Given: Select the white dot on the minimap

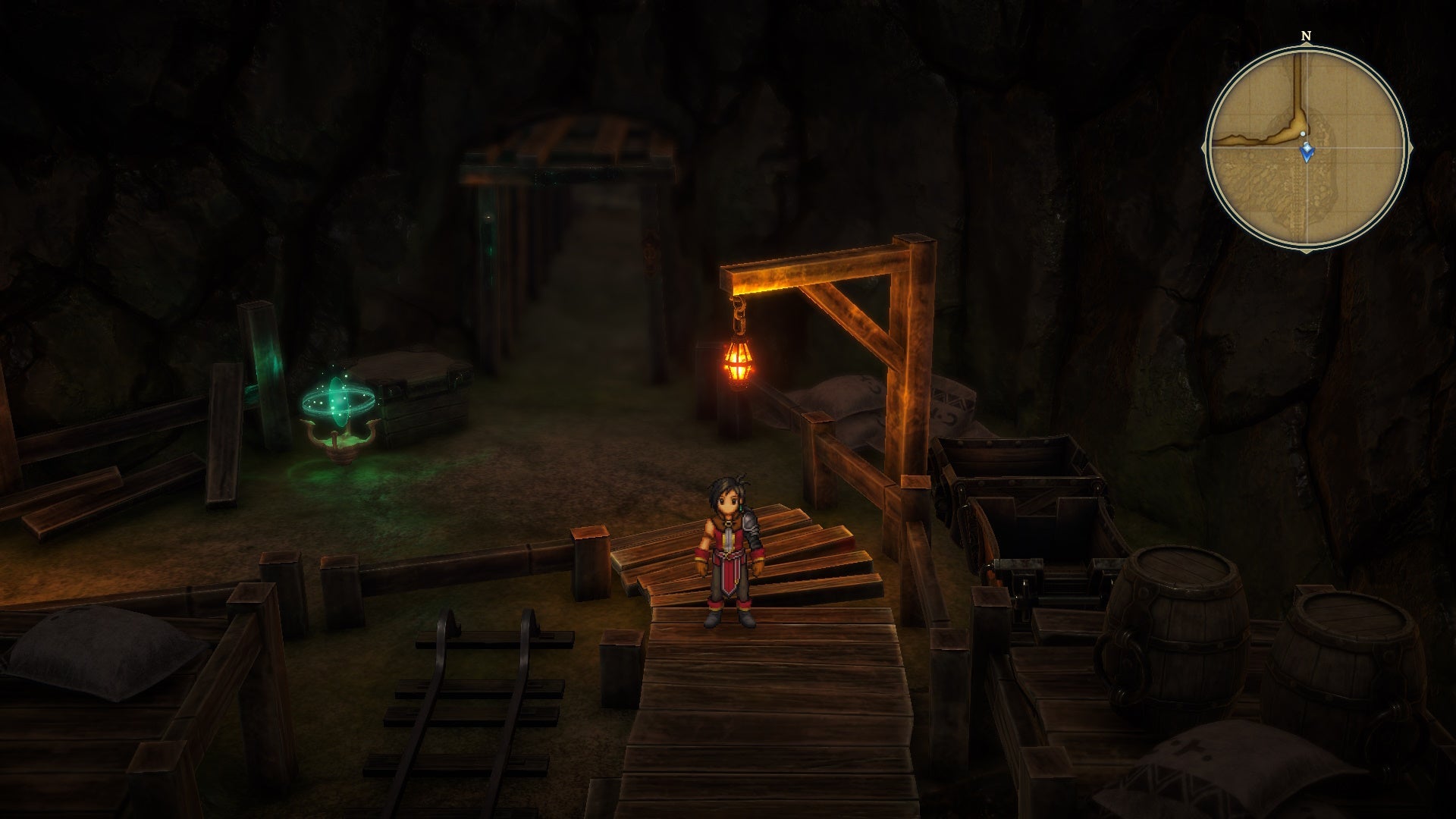Looking at the screenshot, I should pyautogui.click(x=1303, y=133).
